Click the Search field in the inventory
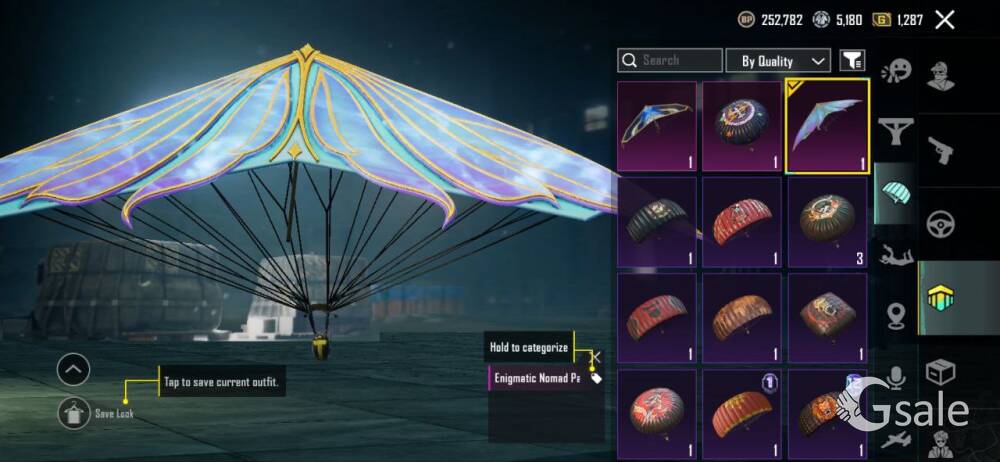 pyautogui.click(x=669, y=61)
